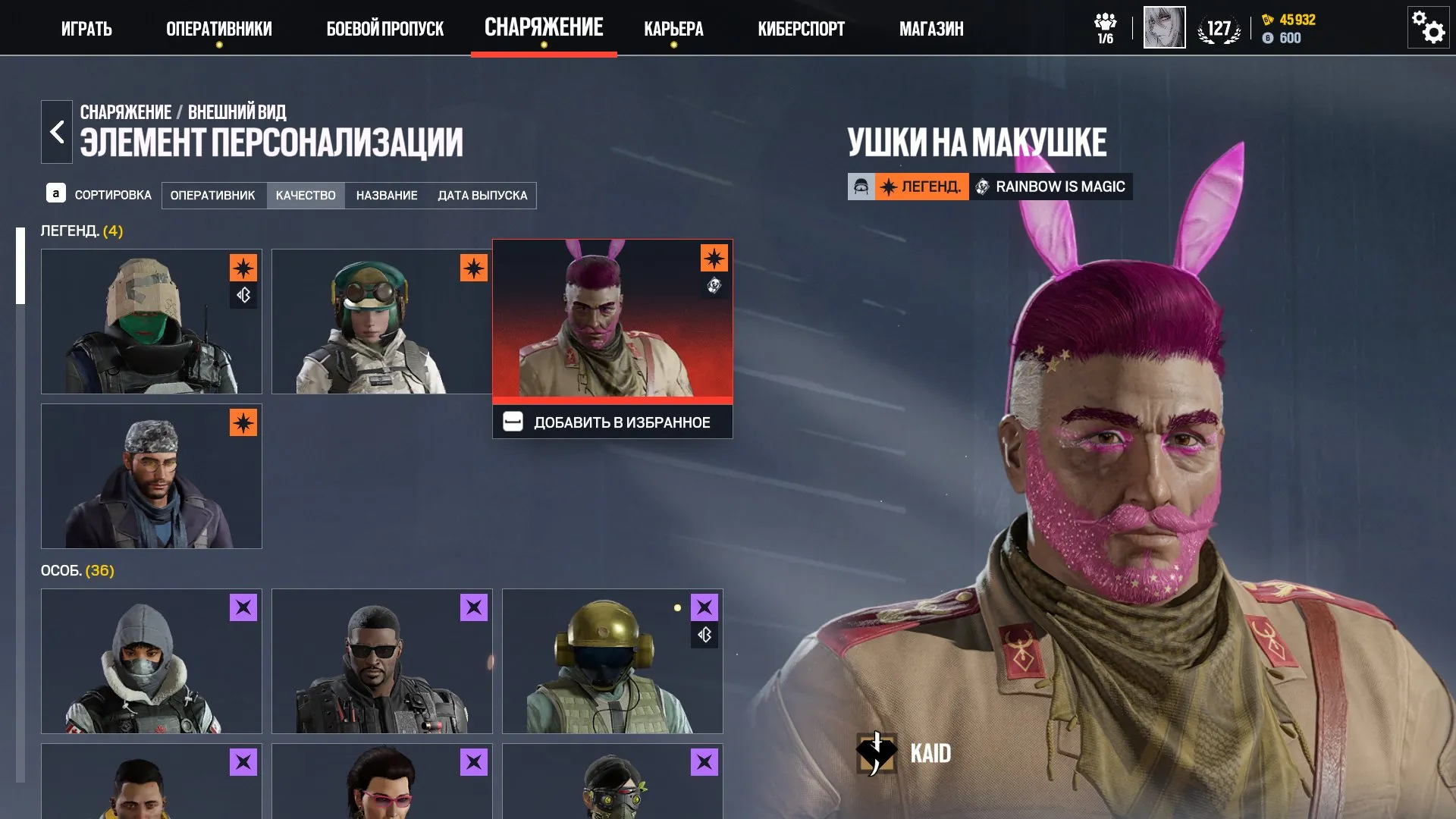The image size is (1456, 819).
Task: Switch to the МАГАЗИН section
Action: click(930, 29)
